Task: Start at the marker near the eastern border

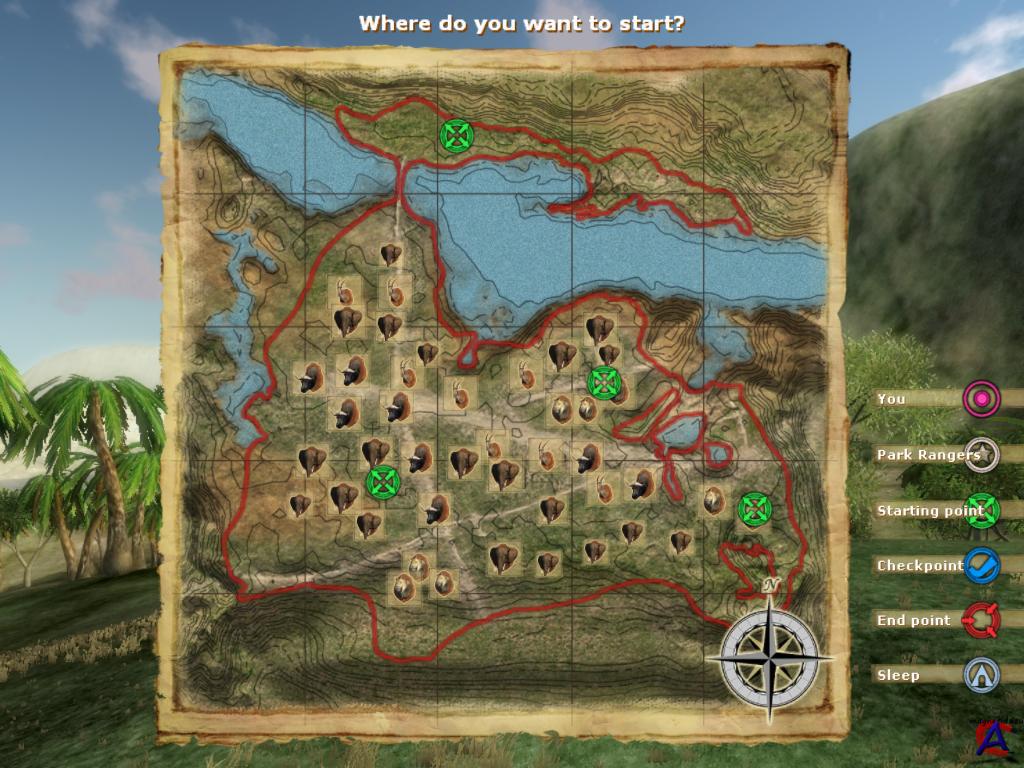Action: tap(754, 509)
